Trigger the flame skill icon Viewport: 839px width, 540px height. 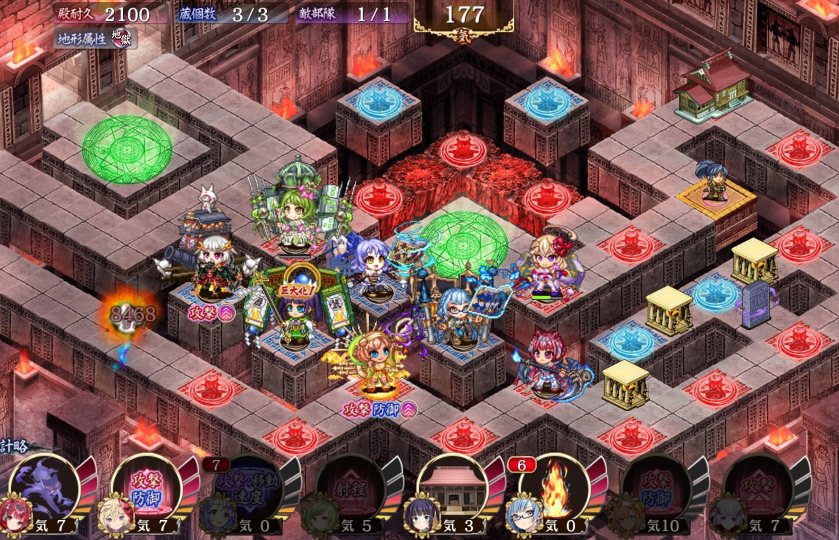pyautogui.click(x=553, y=487)
